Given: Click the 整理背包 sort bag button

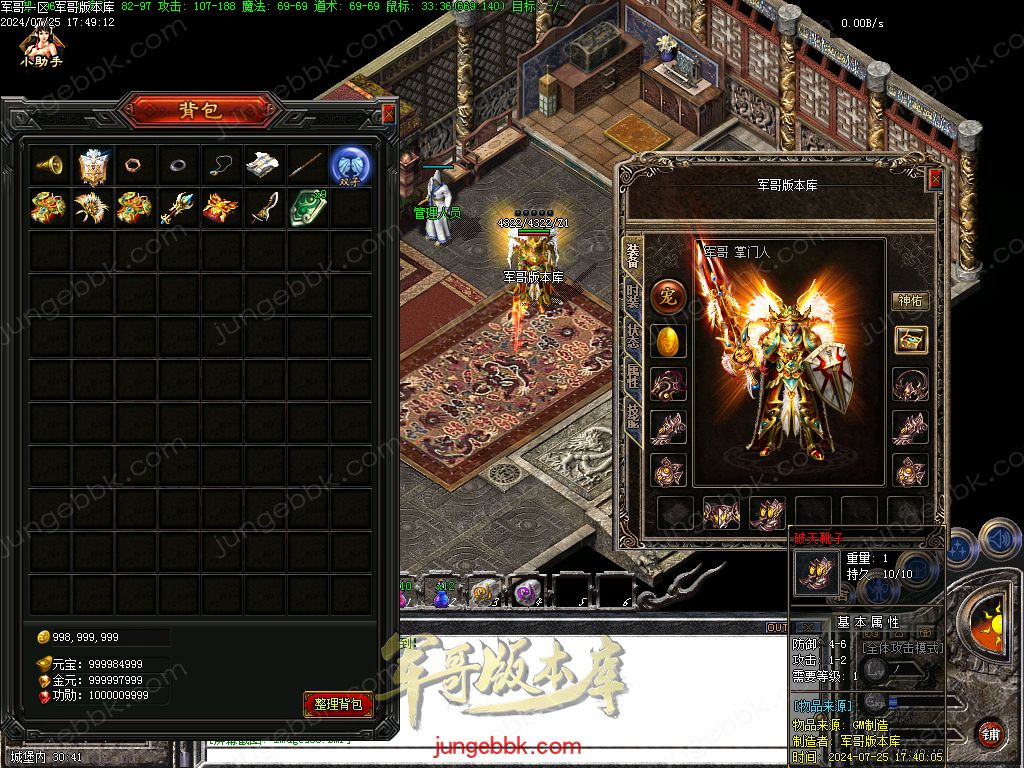Looking at the screenshot, I should click(x=338, y=704).
